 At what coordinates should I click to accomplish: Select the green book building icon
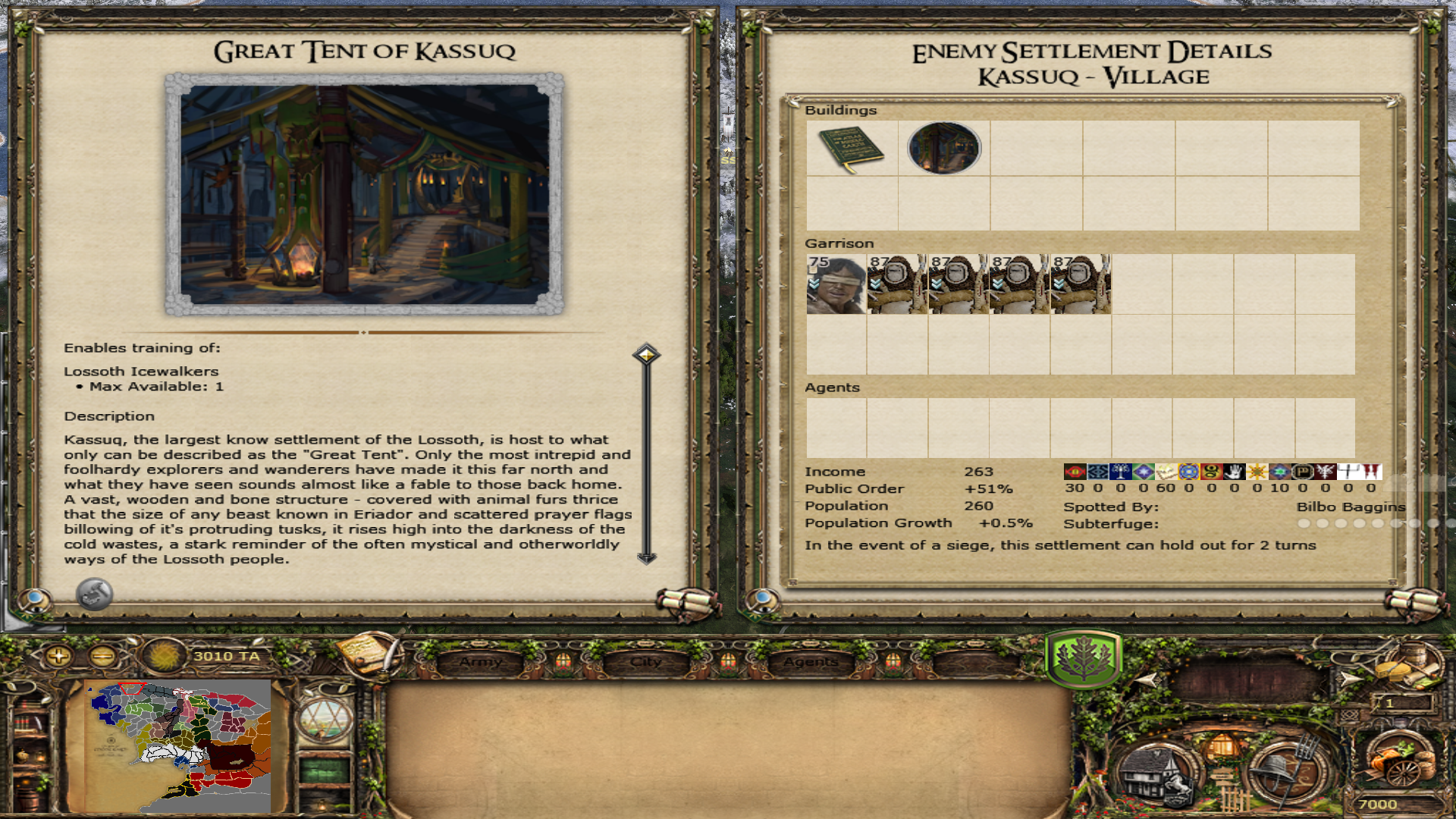tap(852, 149)
